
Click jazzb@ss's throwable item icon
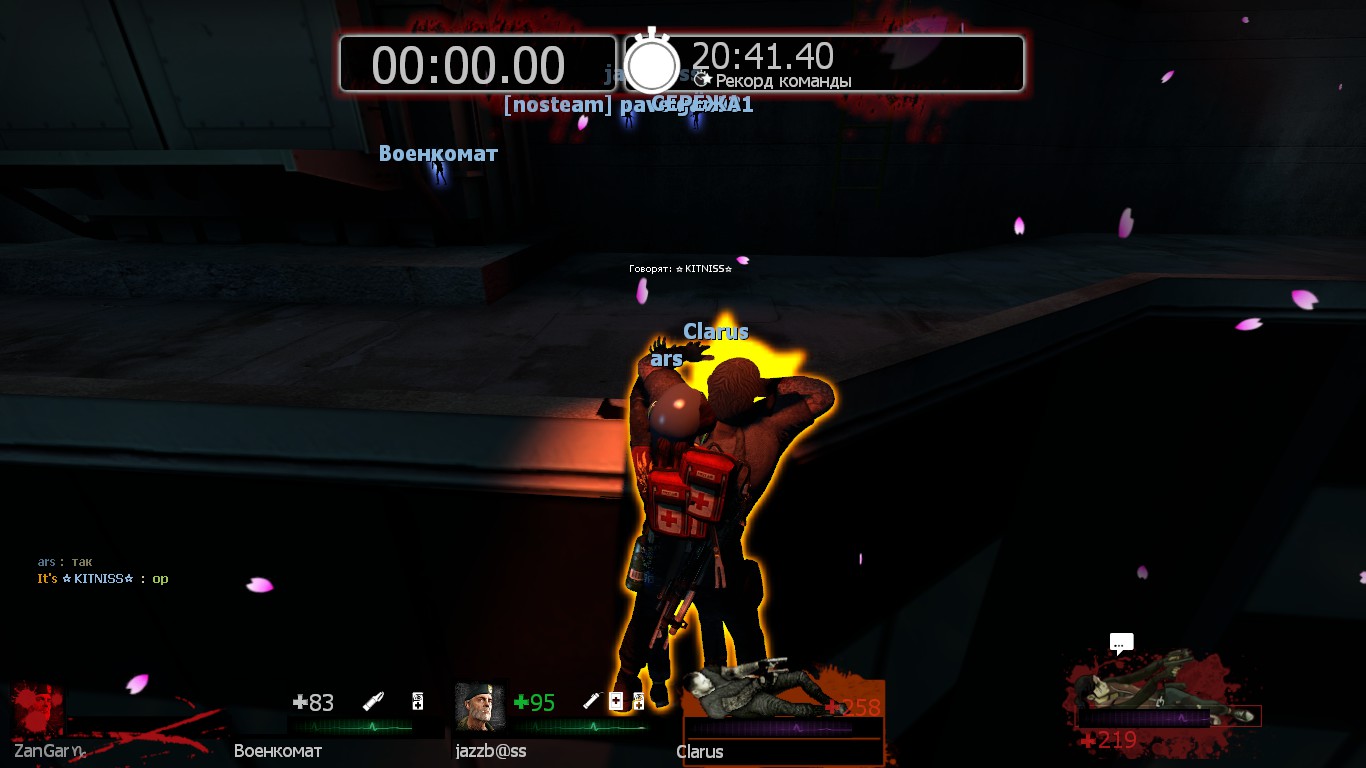(591, 702)
